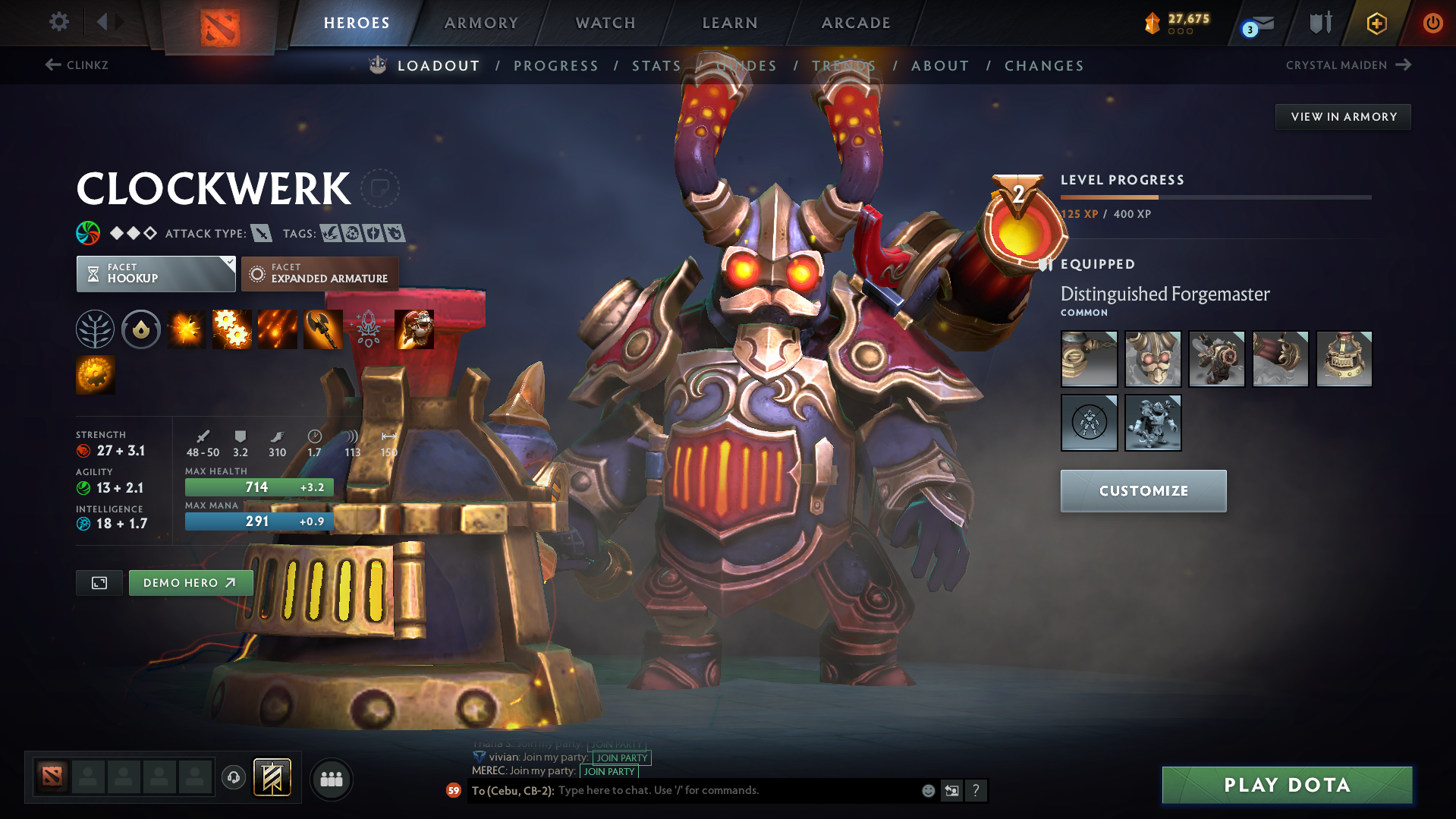The image size is (1456, 819).
Task: Open the hero talent tree icon
Action: 95,329
